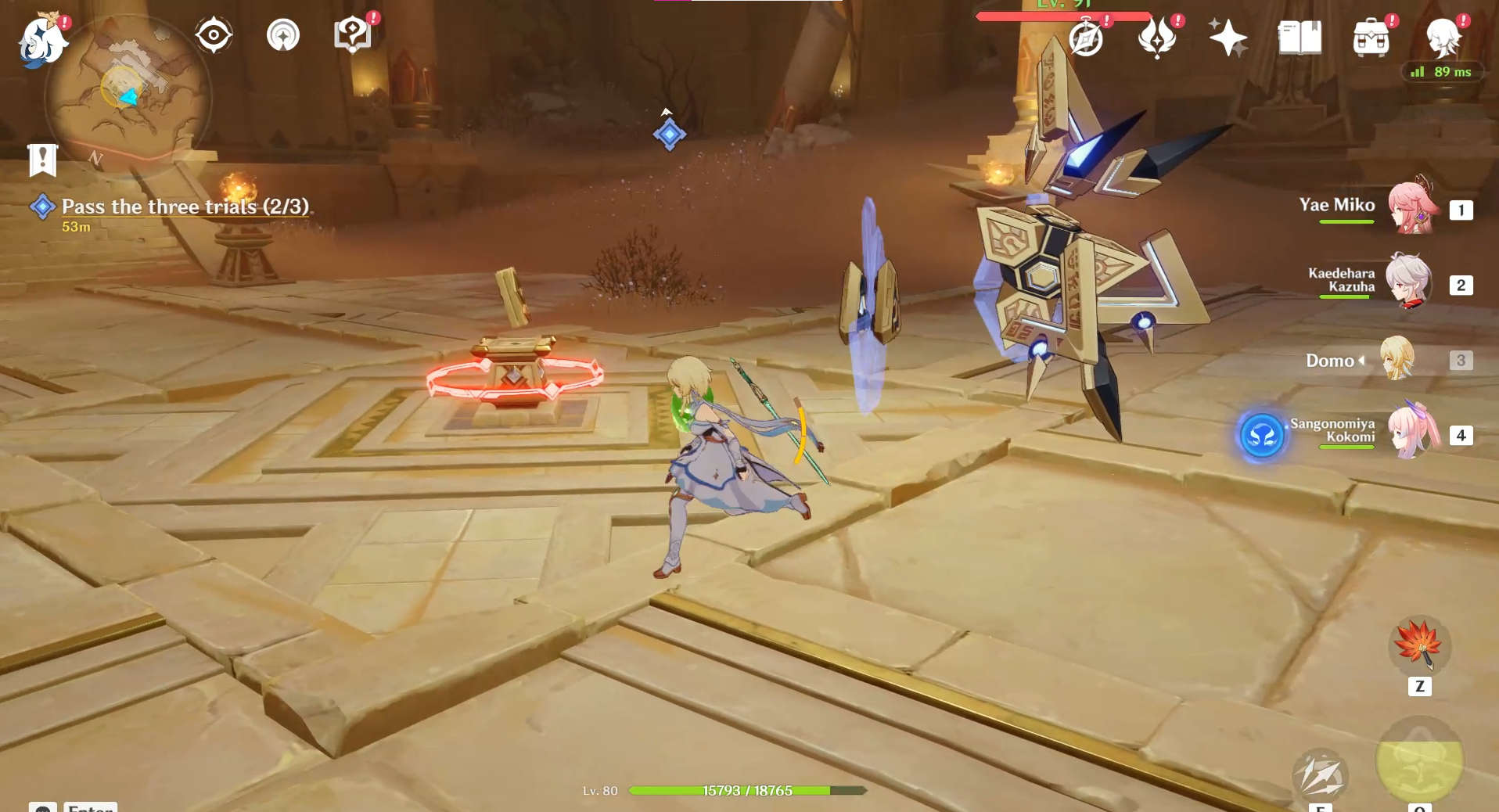Open the Adventurer Handbook compass icon

coord(1086,38)
